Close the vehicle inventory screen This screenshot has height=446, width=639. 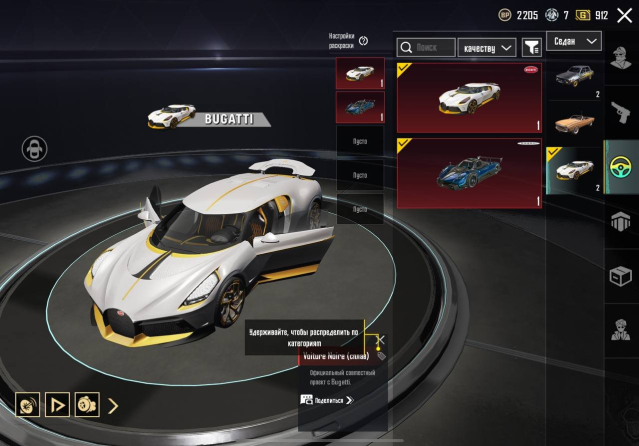(x=624, y=15)
